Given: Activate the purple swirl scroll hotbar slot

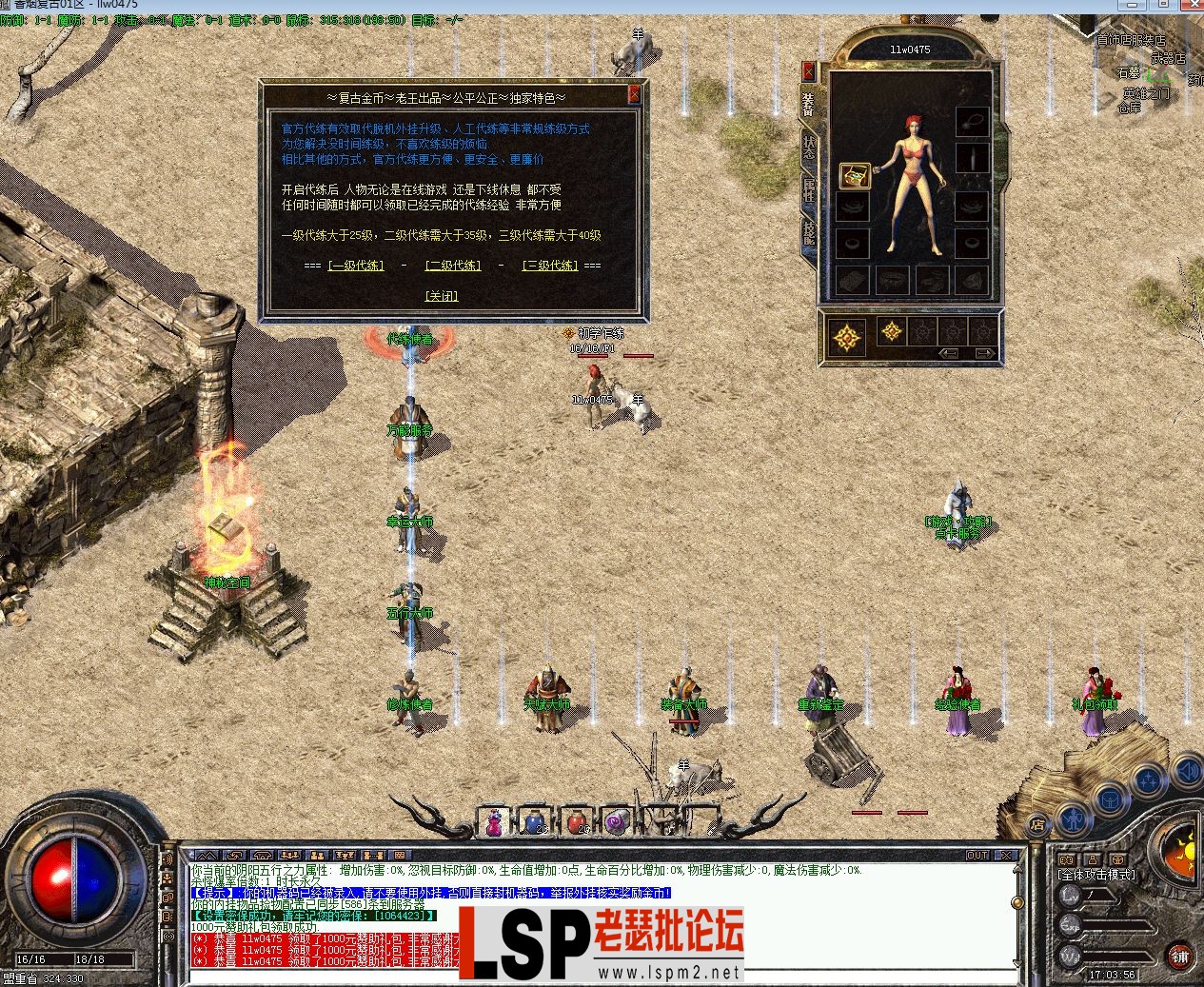Looking at the screenshot, I should (617, 821).
